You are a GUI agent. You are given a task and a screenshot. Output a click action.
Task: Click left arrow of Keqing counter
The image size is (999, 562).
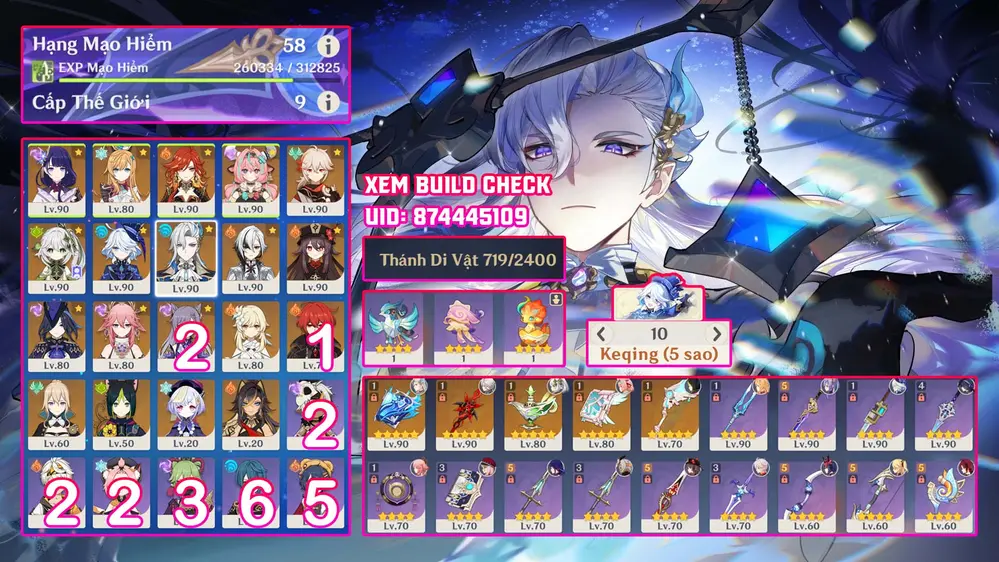tap(603, 334)
